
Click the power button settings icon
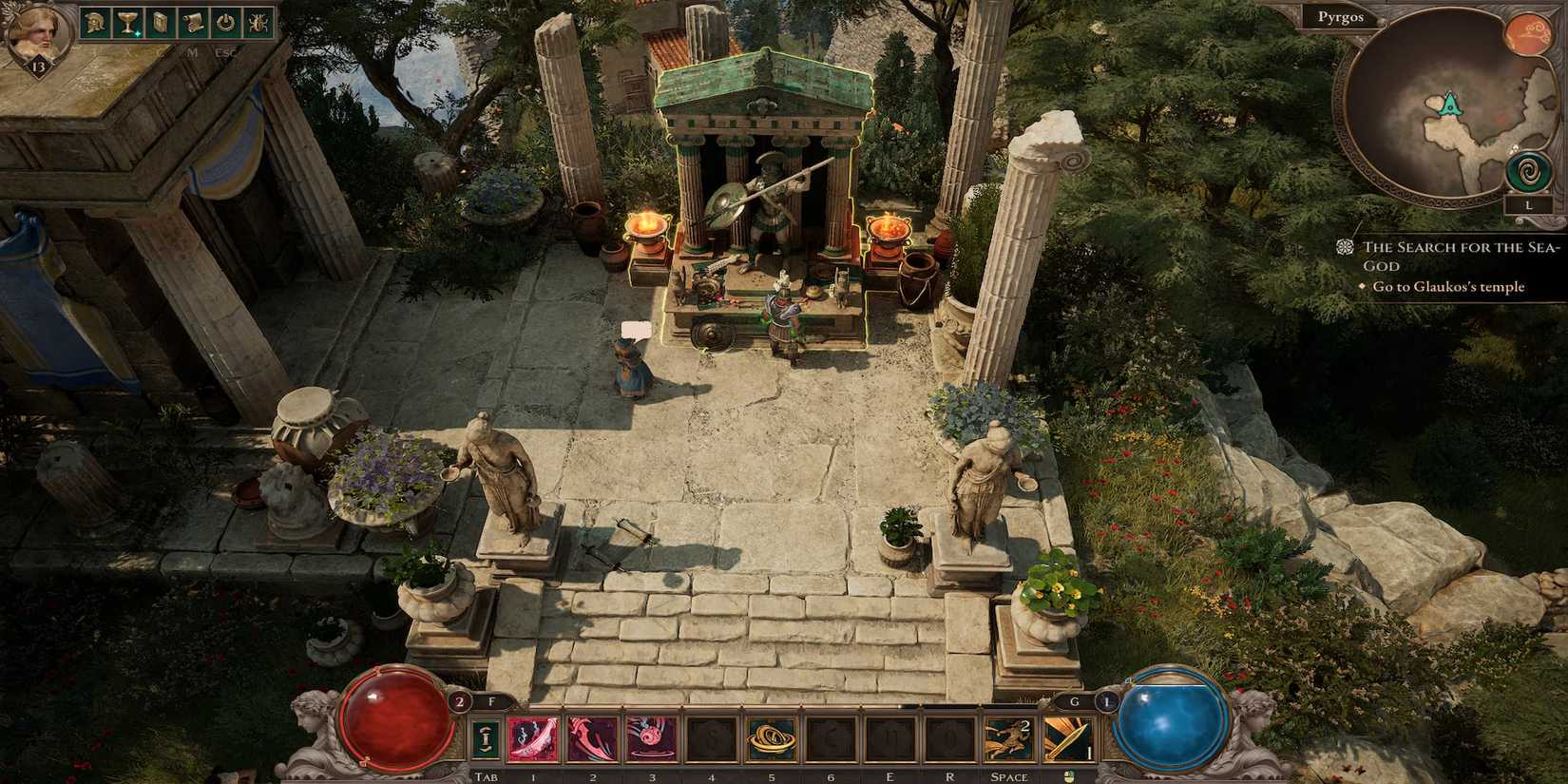coord(224,24)
